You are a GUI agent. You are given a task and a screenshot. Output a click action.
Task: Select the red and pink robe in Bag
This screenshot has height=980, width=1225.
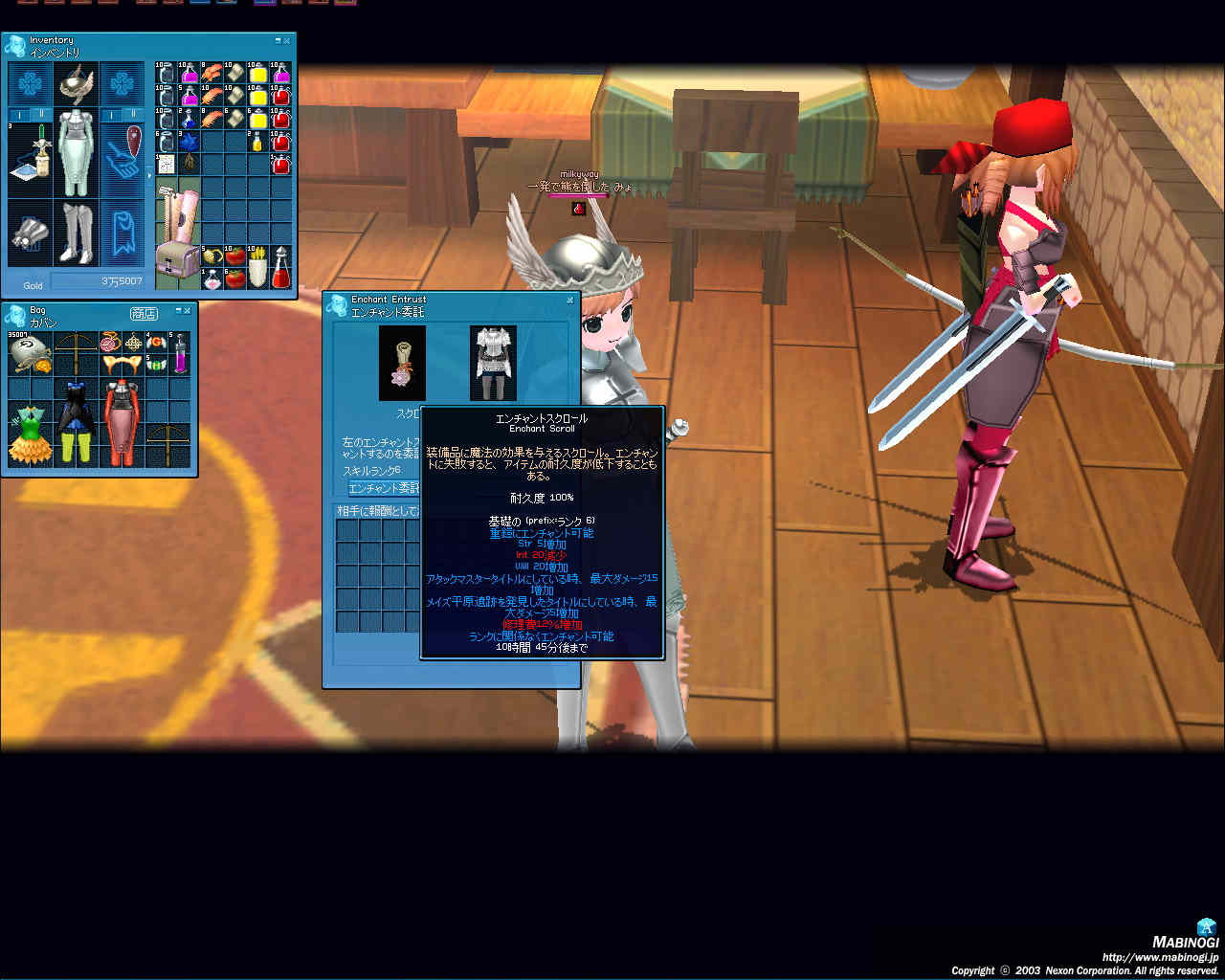122,422
